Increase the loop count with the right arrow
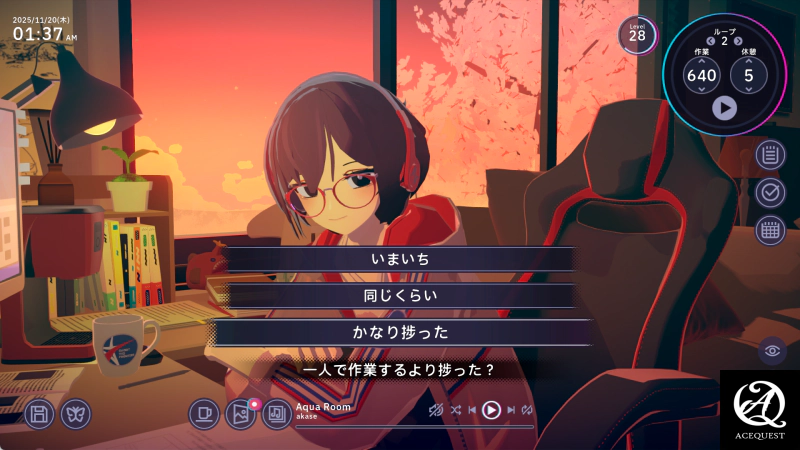 (738, 41)
